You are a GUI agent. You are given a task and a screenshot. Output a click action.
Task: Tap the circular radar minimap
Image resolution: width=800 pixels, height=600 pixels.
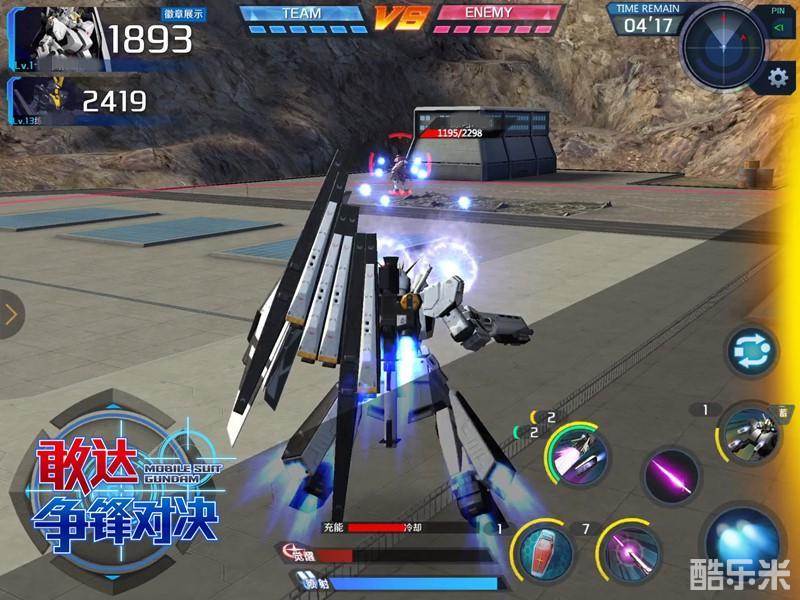click(724, 44)
